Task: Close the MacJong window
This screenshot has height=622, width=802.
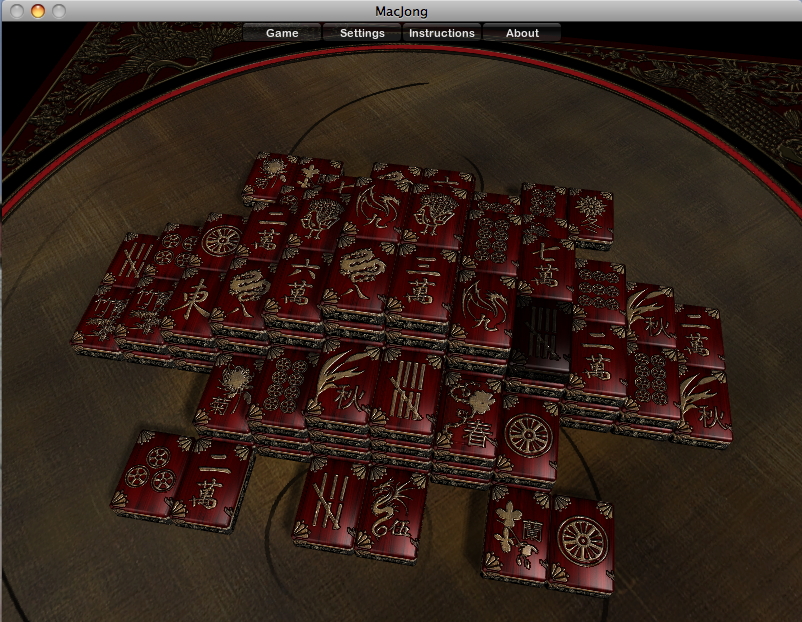Action: pyautogui.click(x=17, y=11)
